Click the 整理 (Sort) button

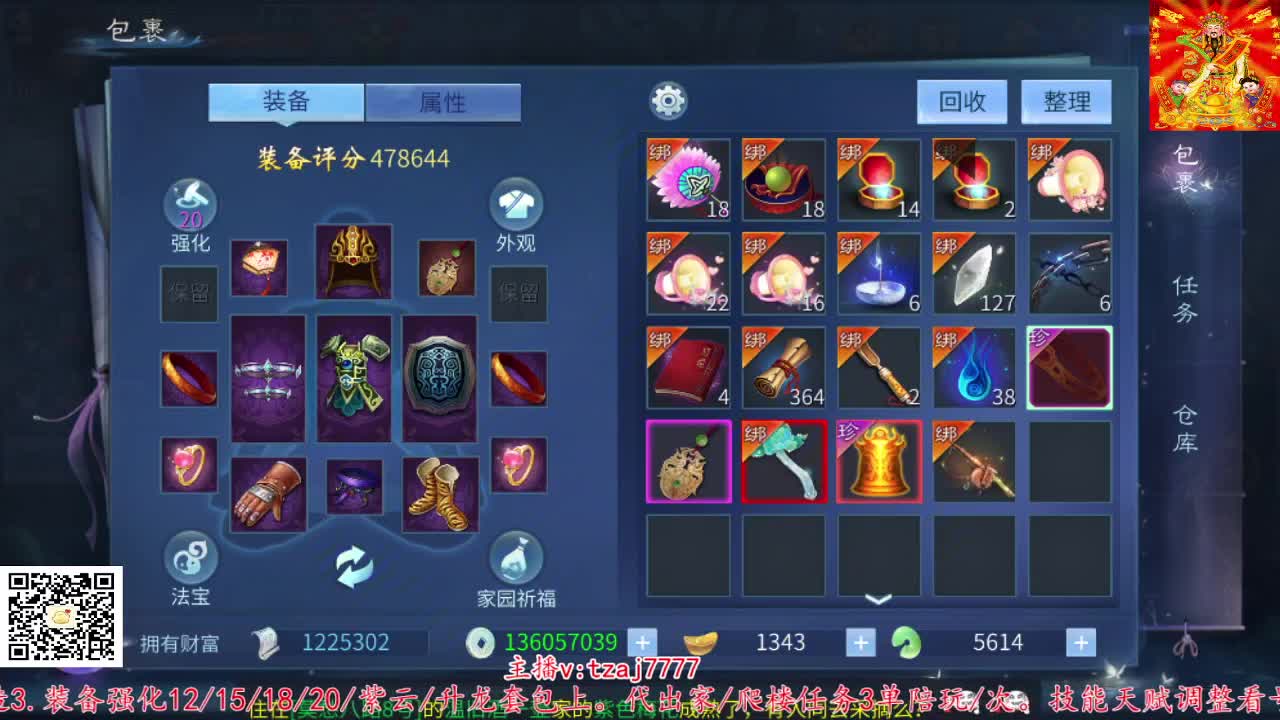[1068, 101]
